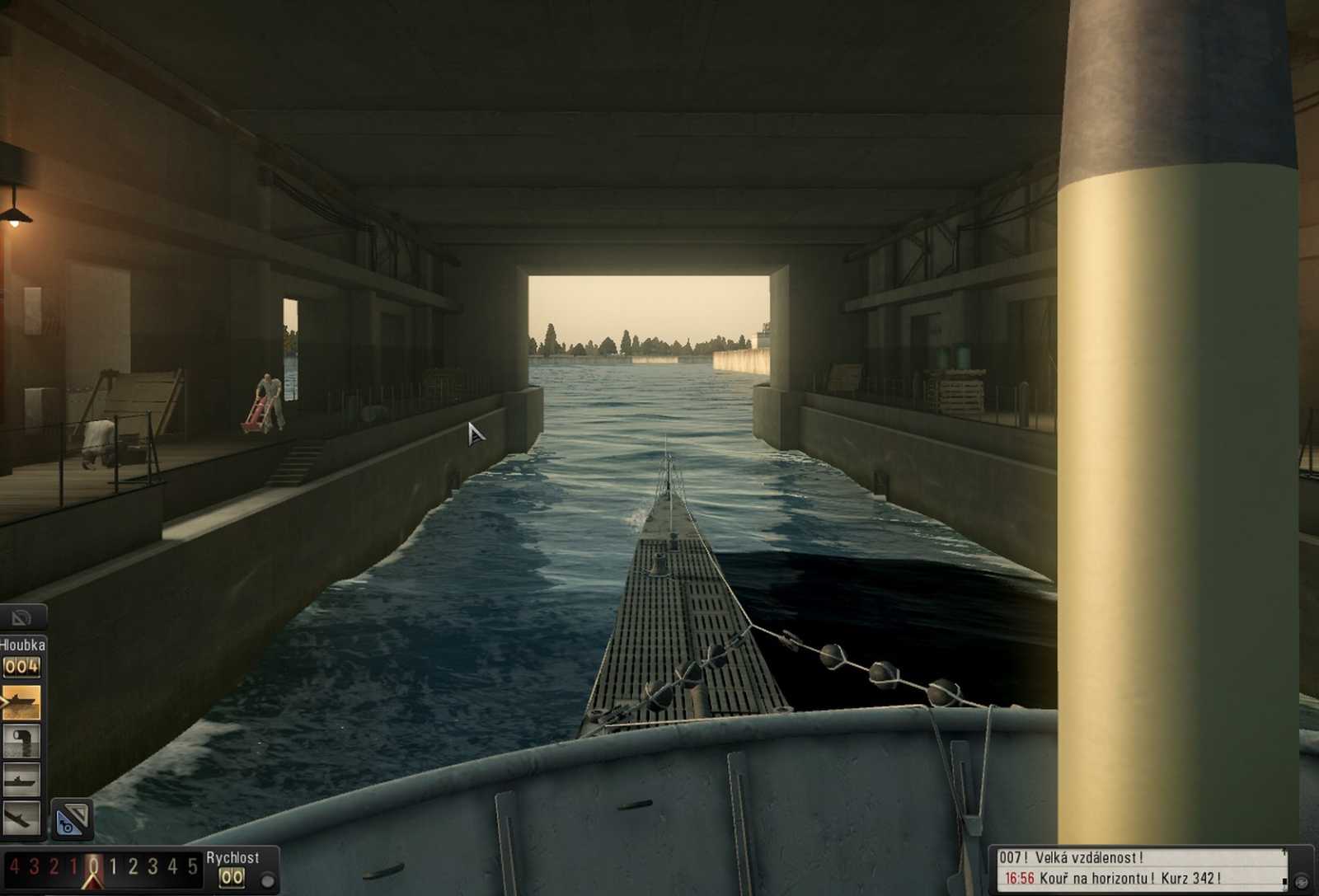Viewport: 1319px width, 896px height.
Task: Click ahead speed 1 on the telegraph
Action: coord(115,864)
